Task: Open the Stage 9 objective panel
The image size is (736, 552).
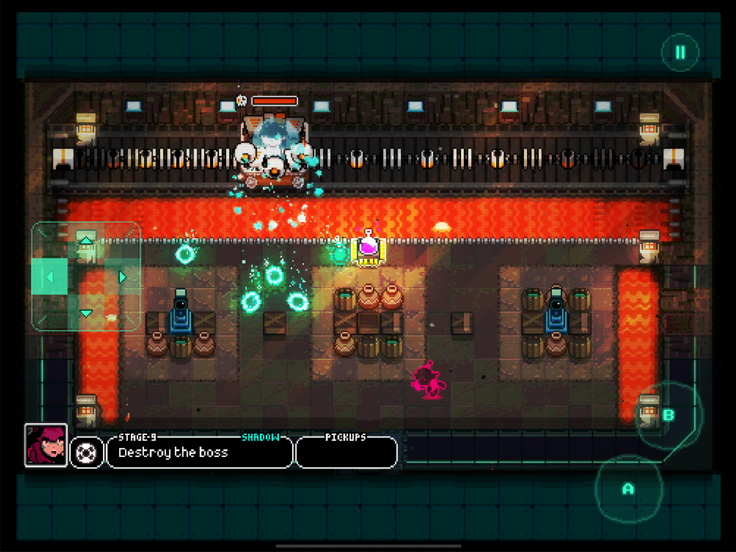Action: coord(200,452)
